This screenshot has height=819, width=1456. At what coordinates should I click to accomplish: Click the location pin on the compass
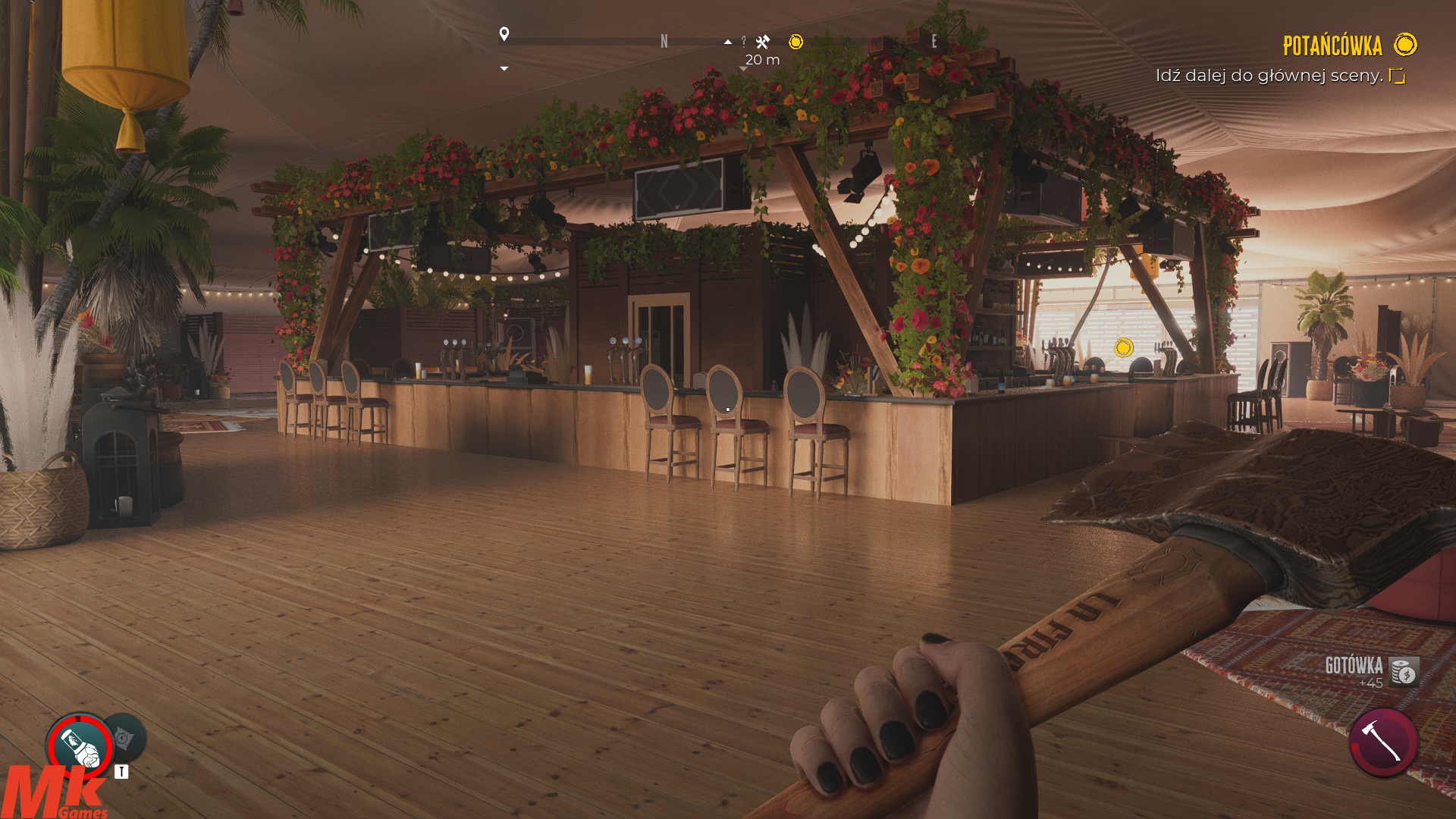(504, 34)
